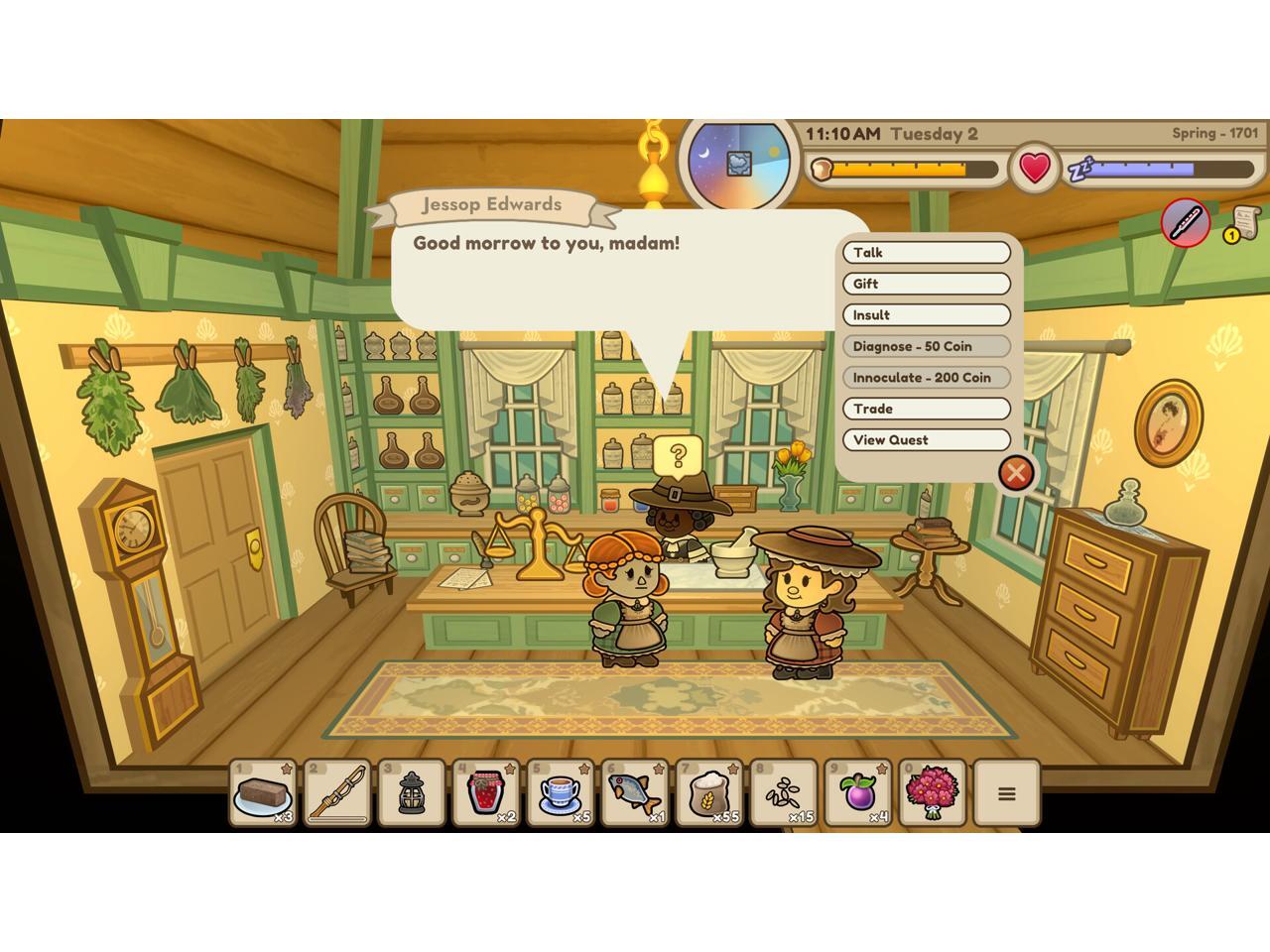Click the View Quest option
Image resolution: width=1270 pixels, height=952 pixels.
point(926,440)
